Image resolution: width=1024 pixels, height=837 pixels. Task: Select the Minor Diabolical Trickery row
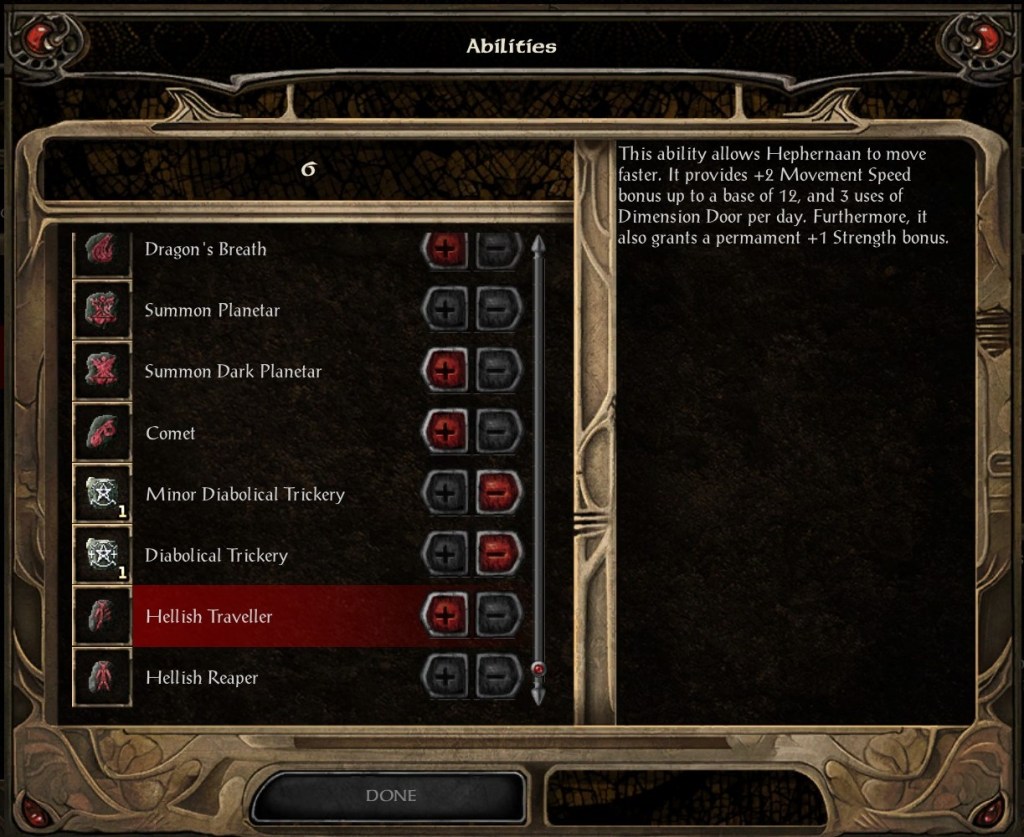tap(245, 494)
